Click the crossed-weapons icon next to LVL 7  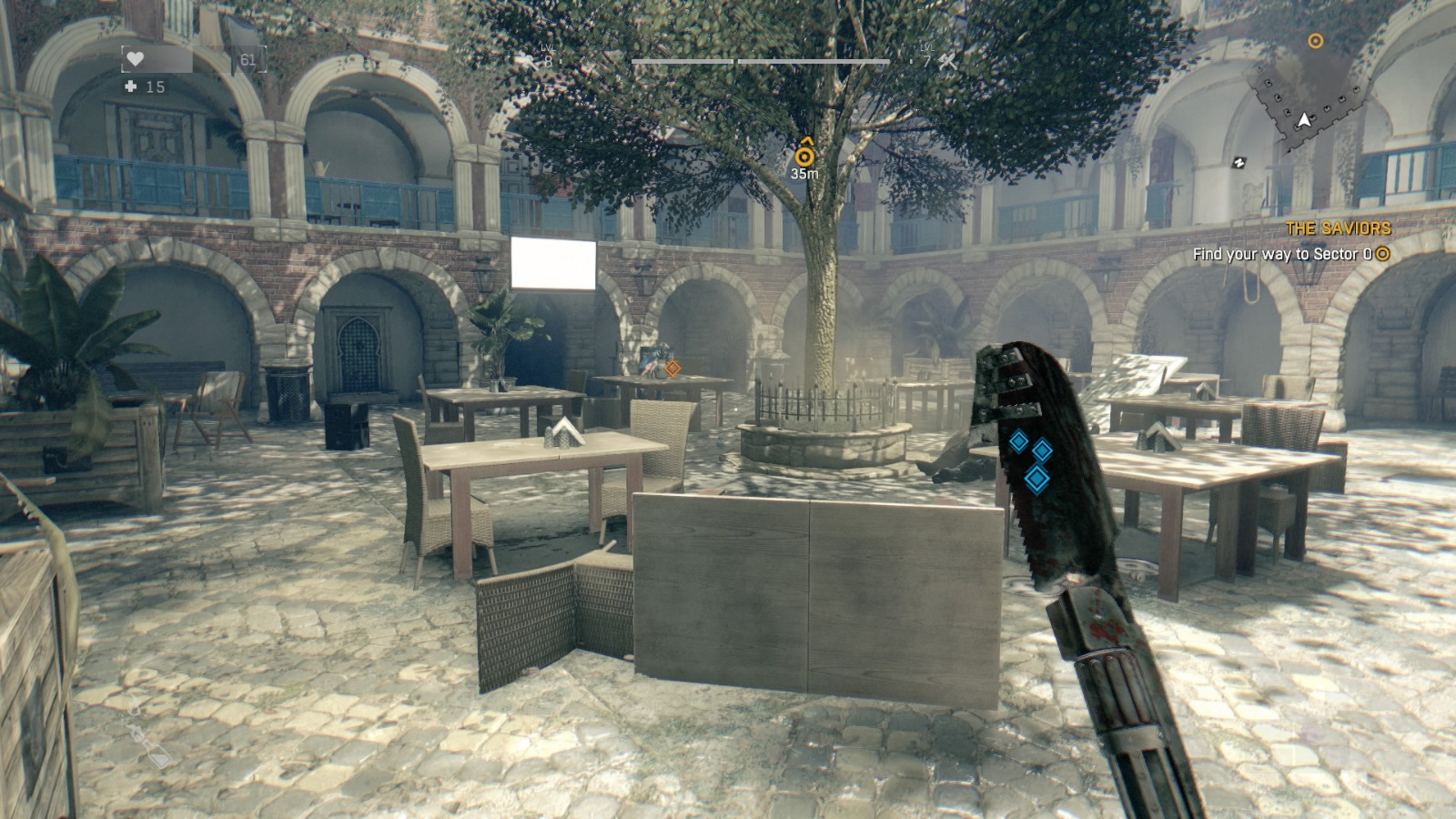[x=946, y=62]
